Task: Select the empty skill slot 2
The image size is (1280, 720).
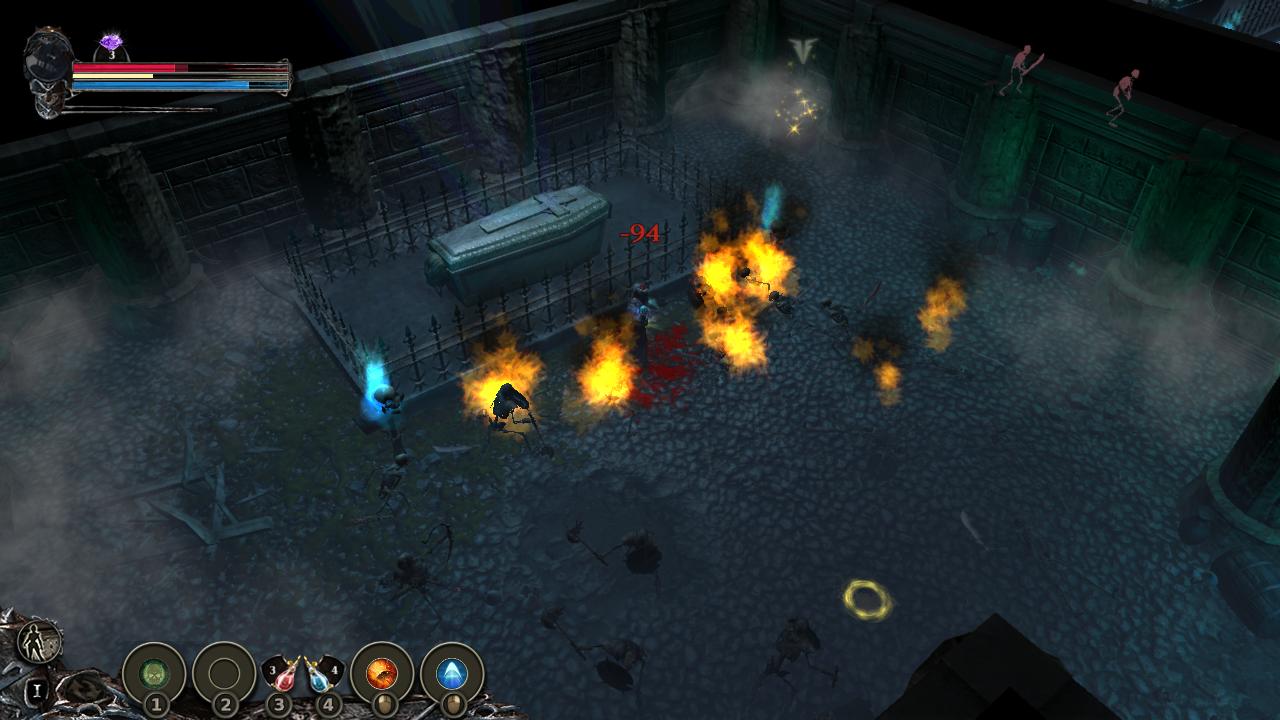Action: pyautogui.click(x=224, y=674)
